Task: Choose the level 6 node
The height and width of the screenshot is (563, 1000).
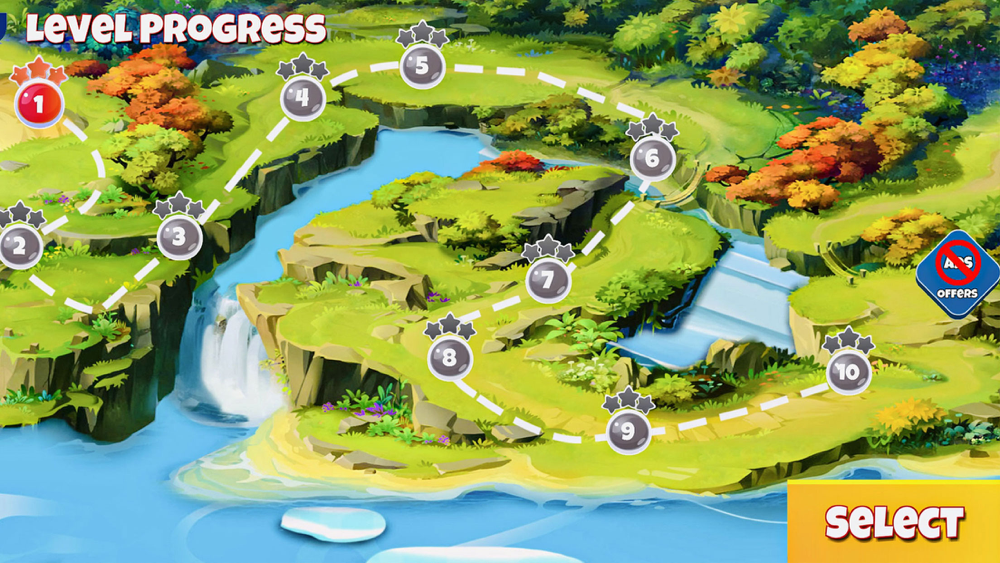Action: coord(652,158)
